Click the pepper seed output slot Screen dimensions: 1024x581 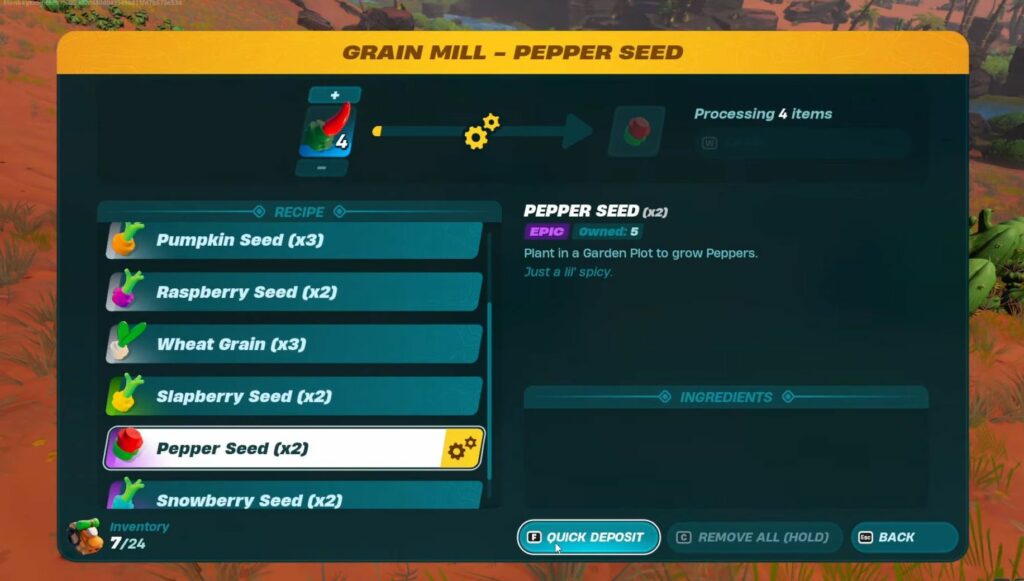[x=637, y=131]
